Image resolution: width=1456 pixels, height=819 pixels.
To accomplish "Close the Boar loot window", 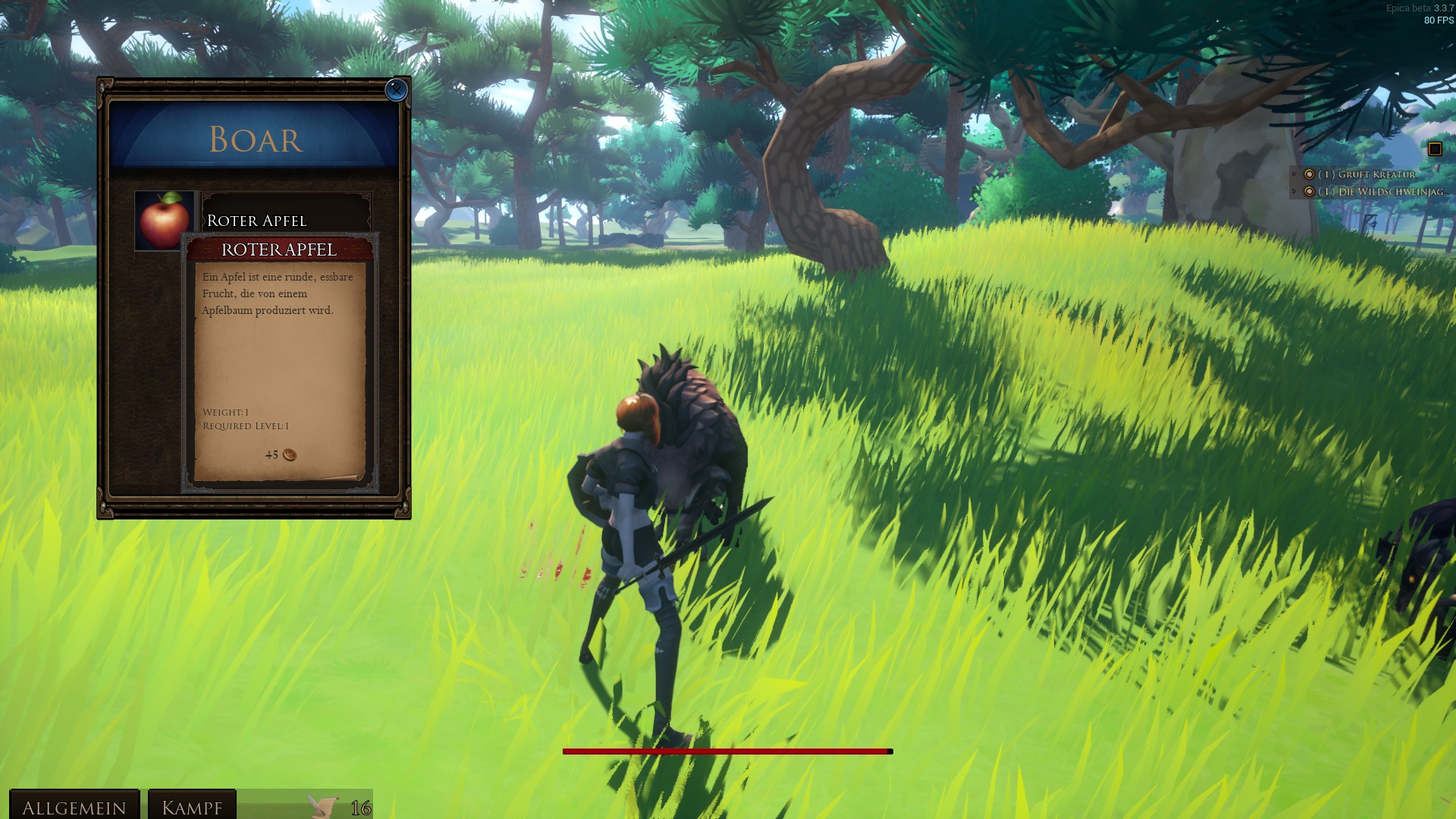I will click(396, 89).
